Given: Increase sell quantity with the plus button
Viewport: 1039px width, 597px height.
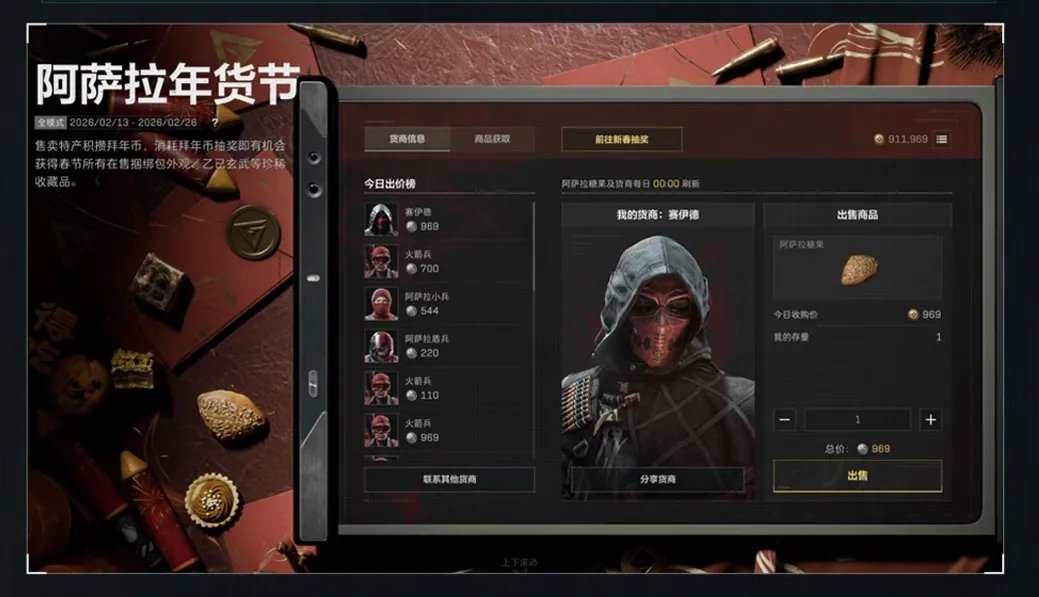Looking at the screenshot, I should (x=930, y=420).
